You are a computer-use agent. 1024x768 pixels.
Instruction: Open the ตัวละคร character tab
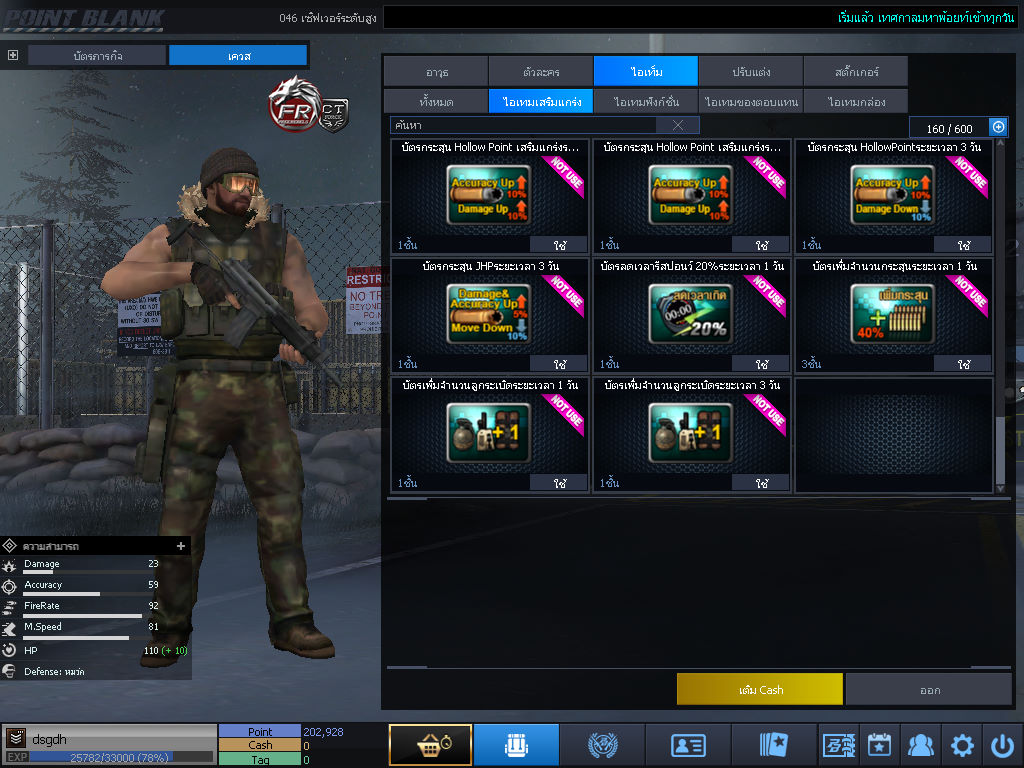(x=540, y=71)
